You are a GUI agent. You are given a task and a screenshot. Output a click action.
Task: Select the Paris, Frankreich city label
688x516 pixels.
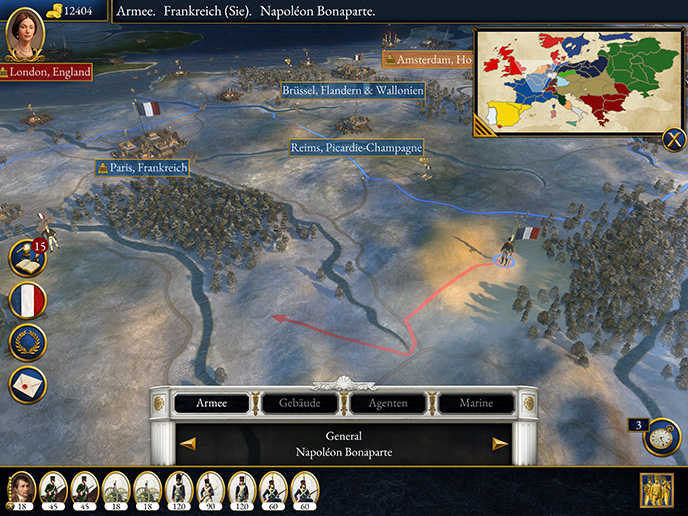142,168
